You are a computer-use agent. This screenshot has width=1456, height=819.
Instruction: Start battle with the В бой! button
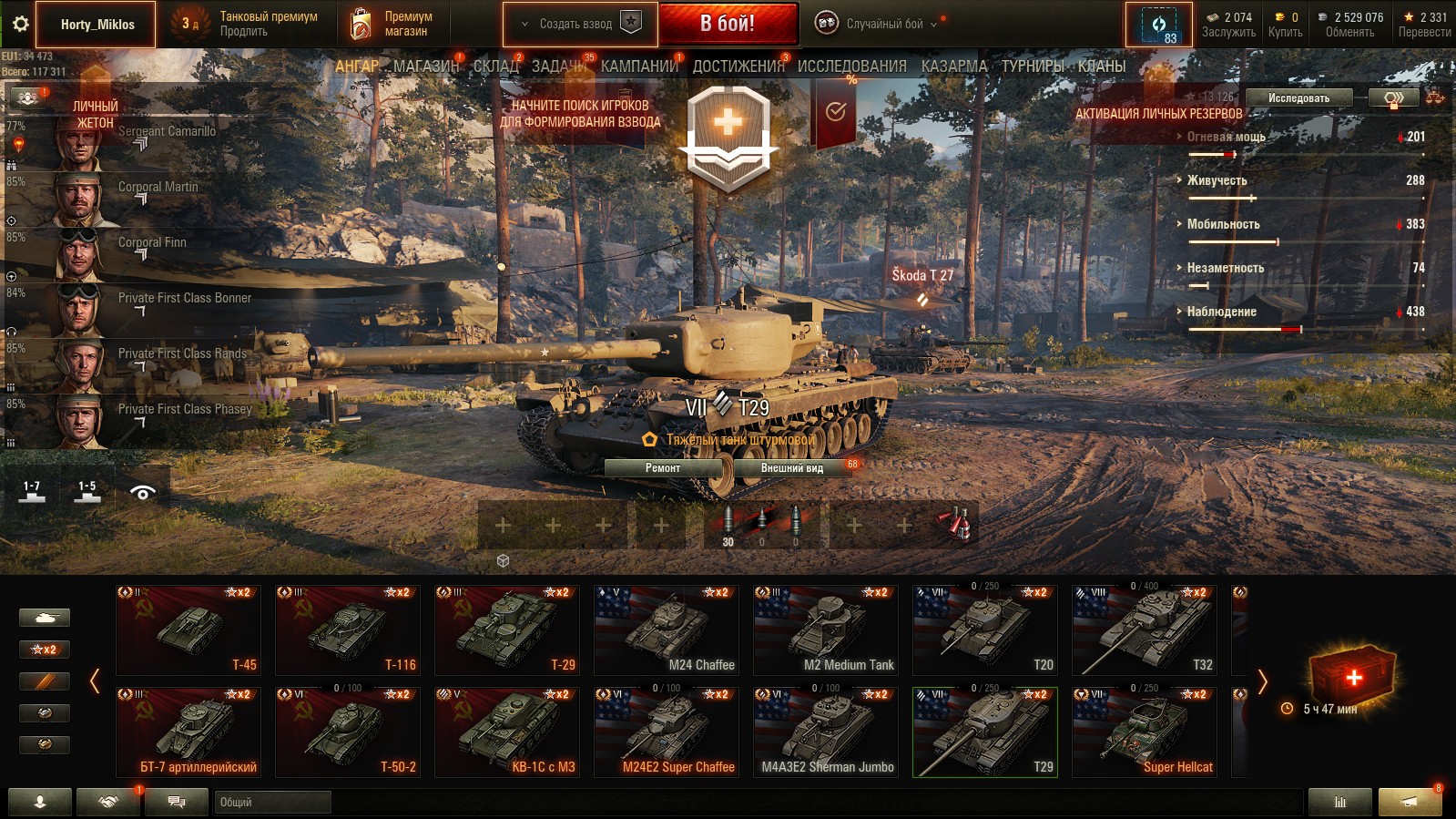pyautogui.click(x=727, y=24)
